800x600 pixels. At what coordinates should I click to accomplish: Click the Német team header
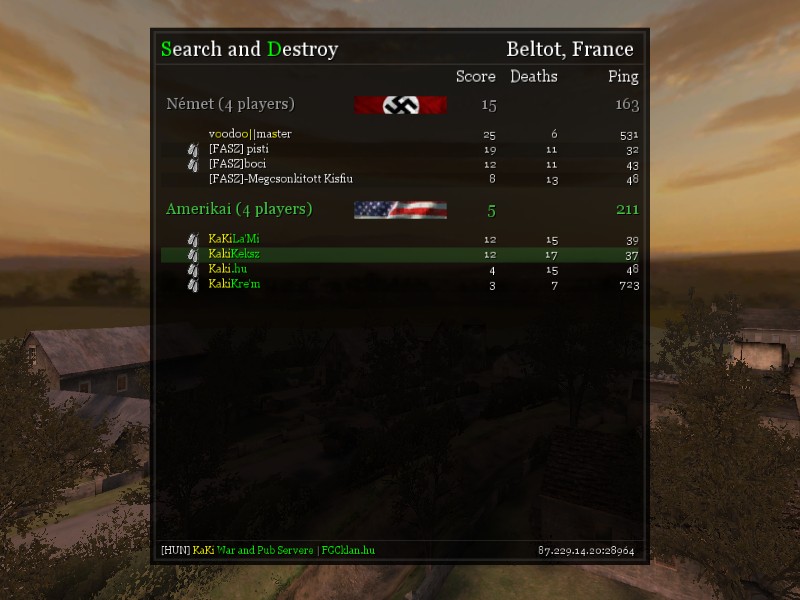click(230, 104)
